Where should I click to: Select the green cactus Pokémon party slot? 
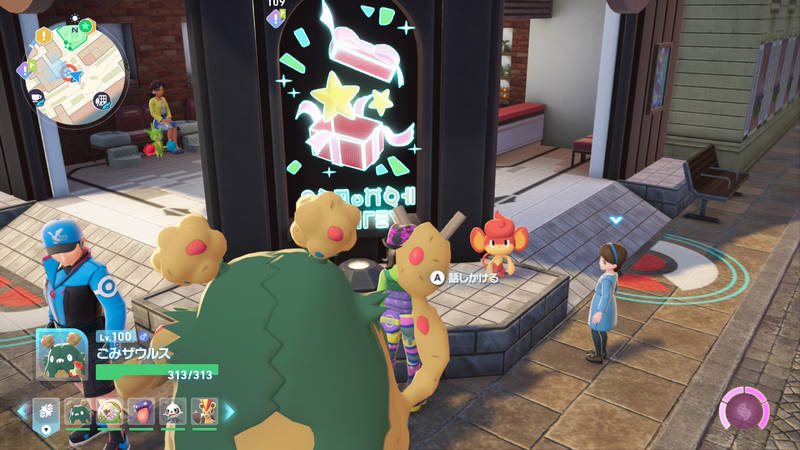click(x=78, y=411)
